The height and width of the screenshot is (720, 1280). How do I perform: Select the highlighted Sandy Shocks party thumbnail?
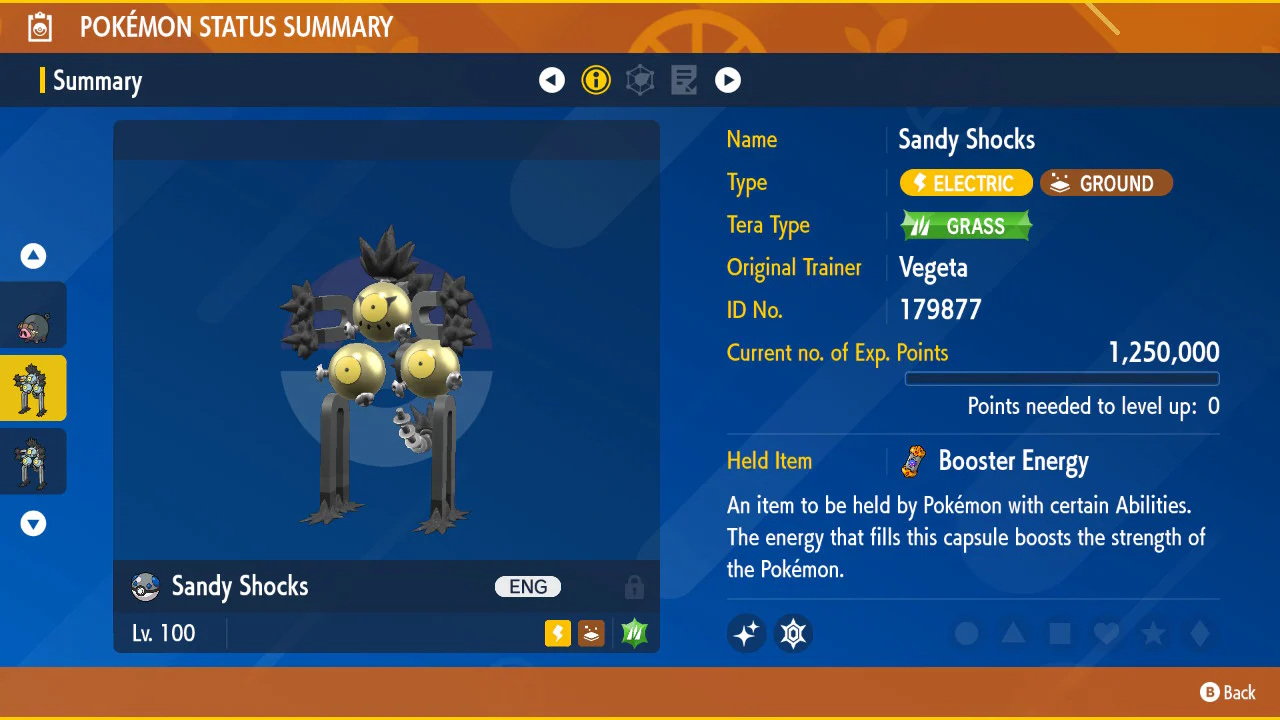(34, 388)
